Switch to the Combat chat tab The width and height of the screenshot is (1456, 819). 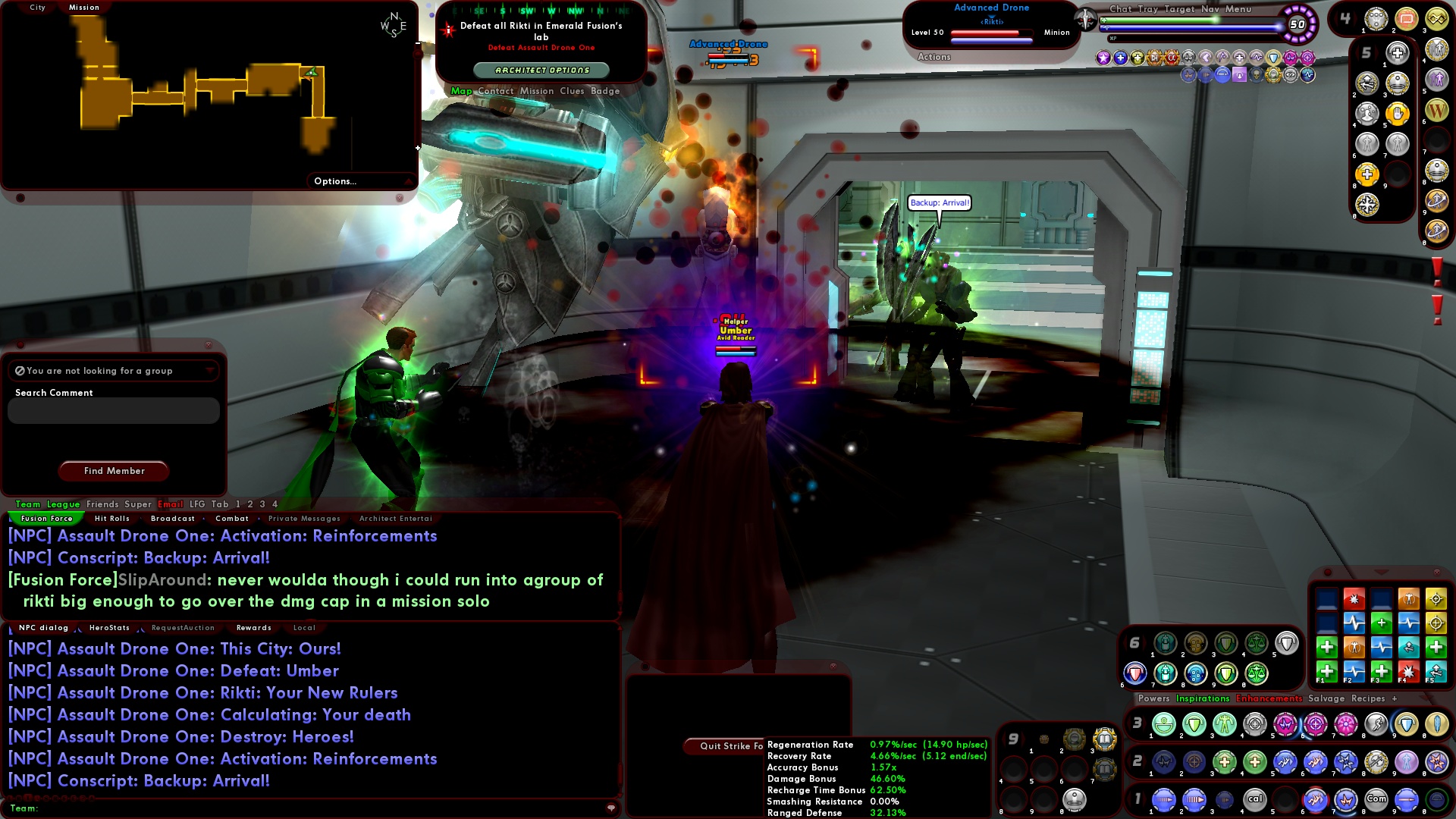[x=233, y=518]
